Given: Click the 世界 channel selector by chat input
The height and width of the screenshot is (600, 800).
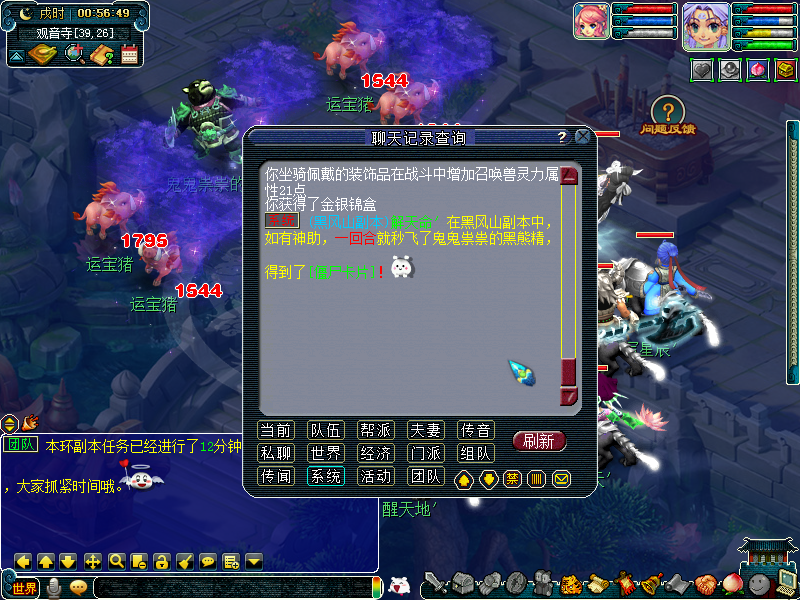Looking at the screenshot, I should (23, 587).
